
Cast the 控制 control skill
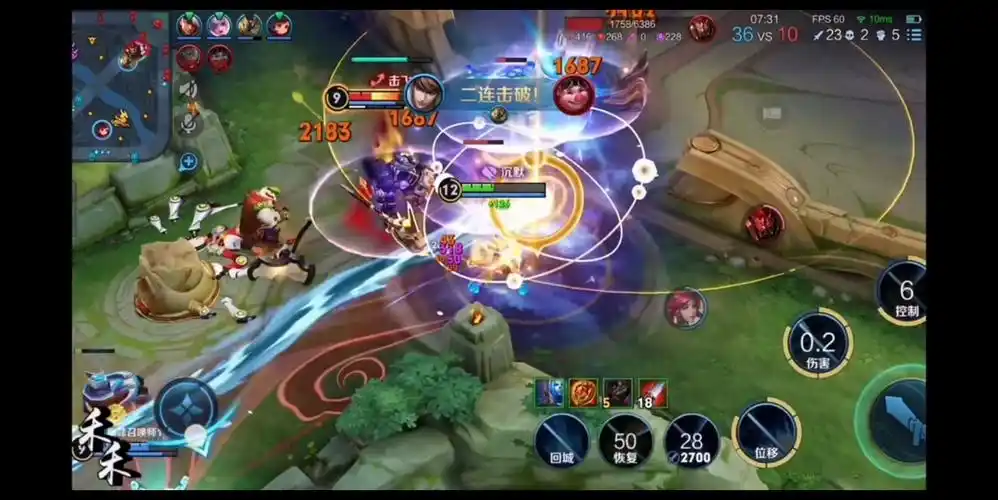905,293
